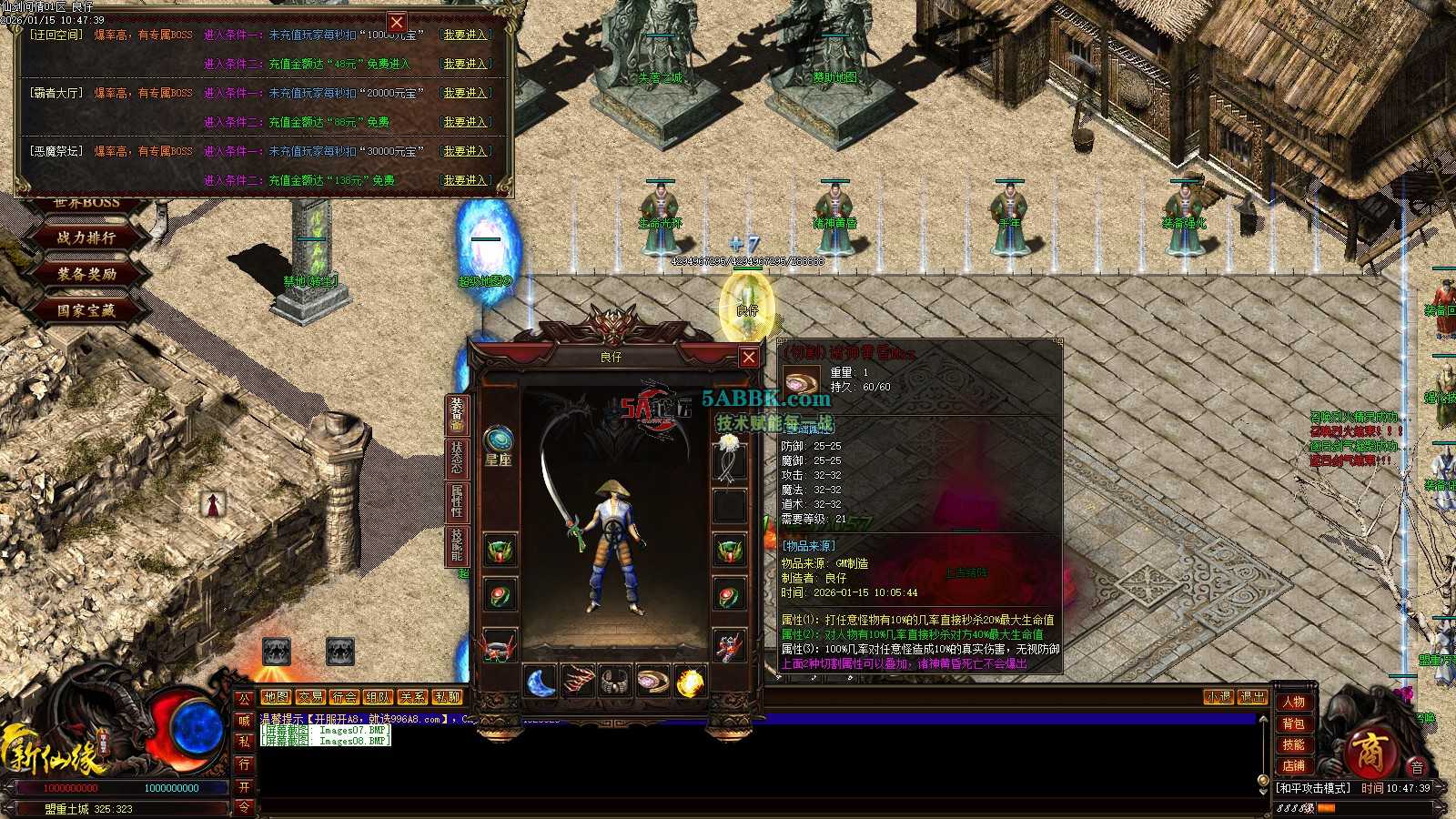Close the dungeon entry list panel
Viewport: 1456px width, 819px height.
click(397, 22)
